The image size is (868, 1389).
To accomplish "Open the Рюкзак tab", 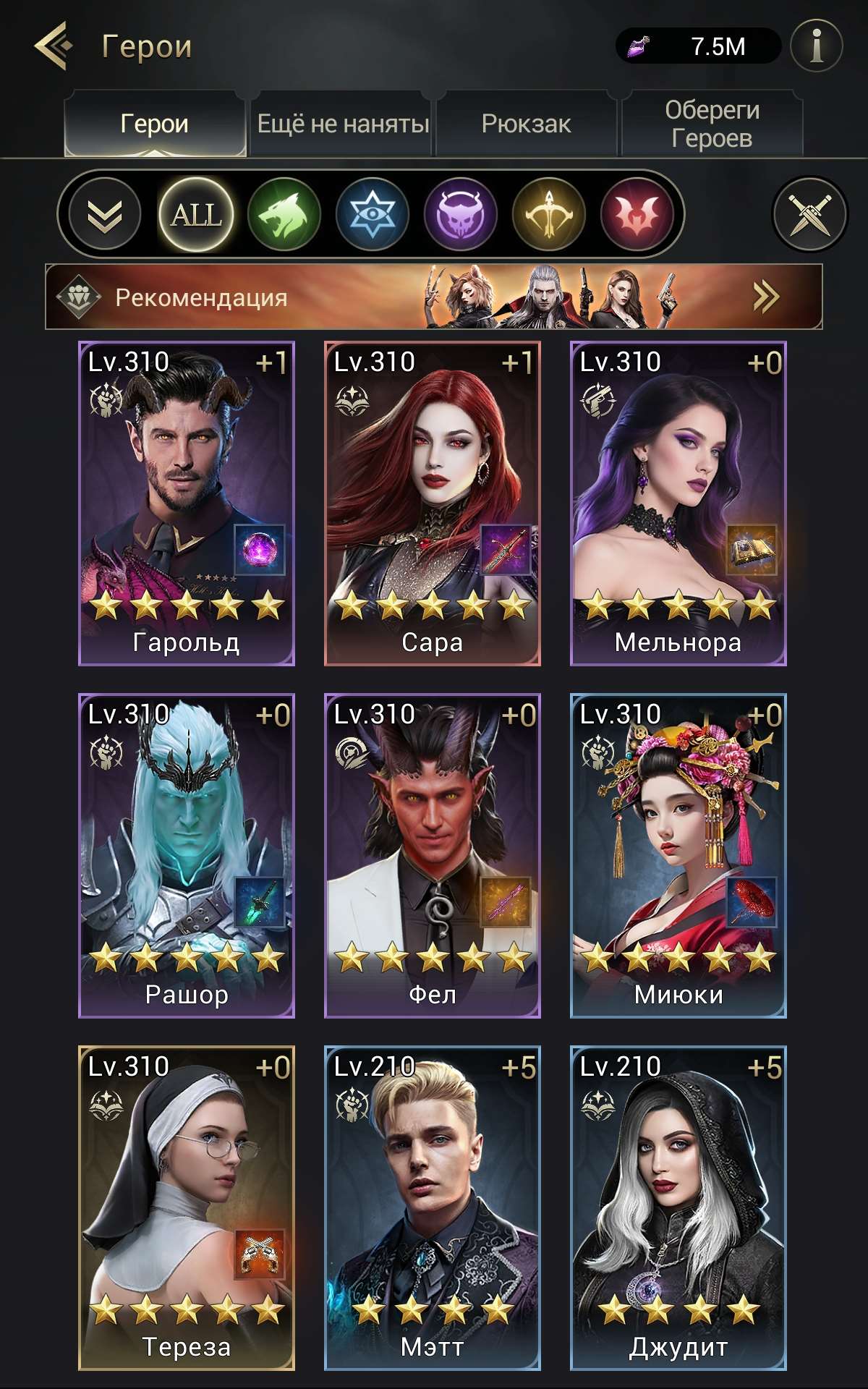I will click(x=526, y=124).
